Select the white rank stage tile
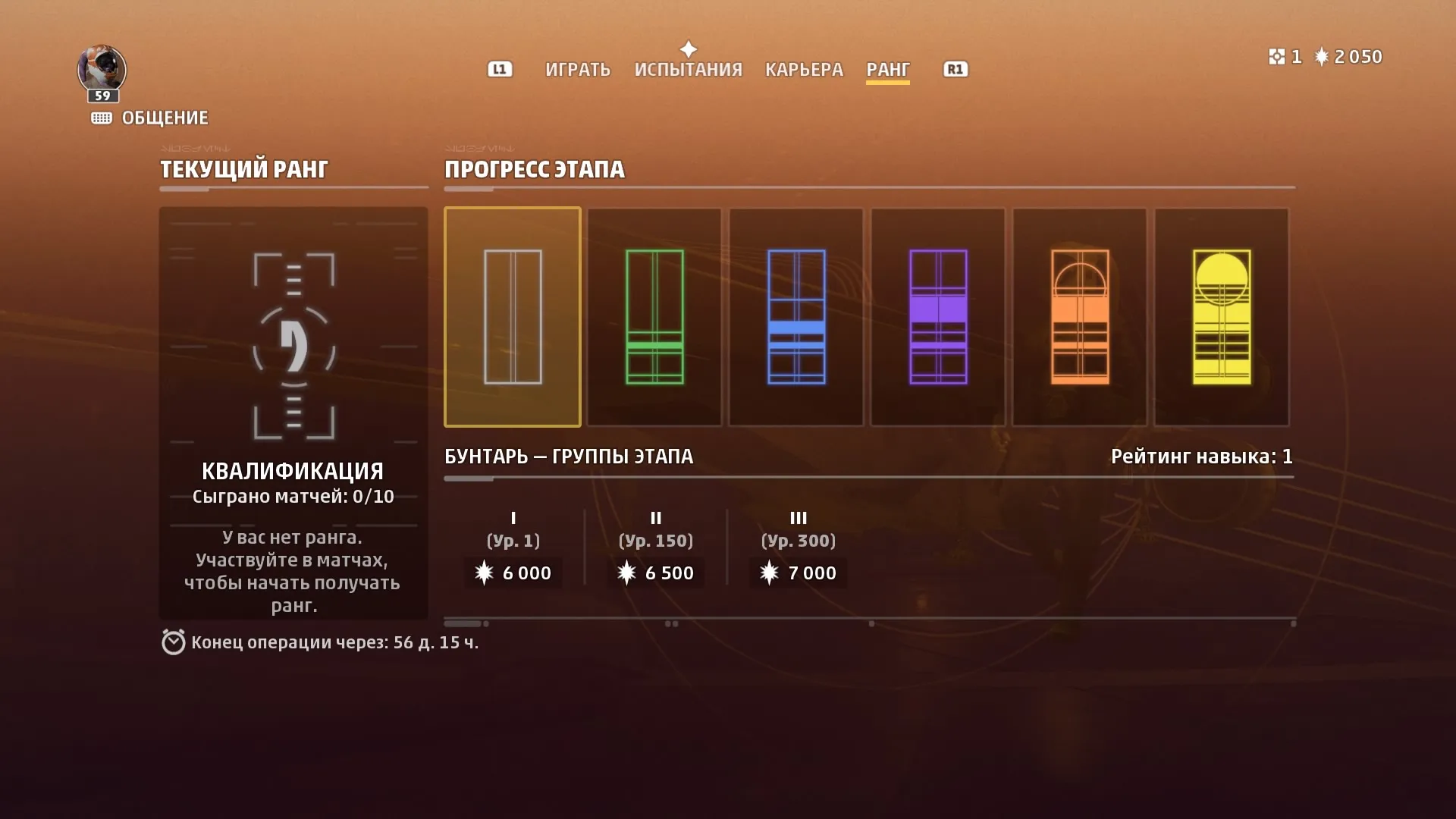The width and height of the screenshot is (1456, 819). pyautogui.click(x=513, y=317)
